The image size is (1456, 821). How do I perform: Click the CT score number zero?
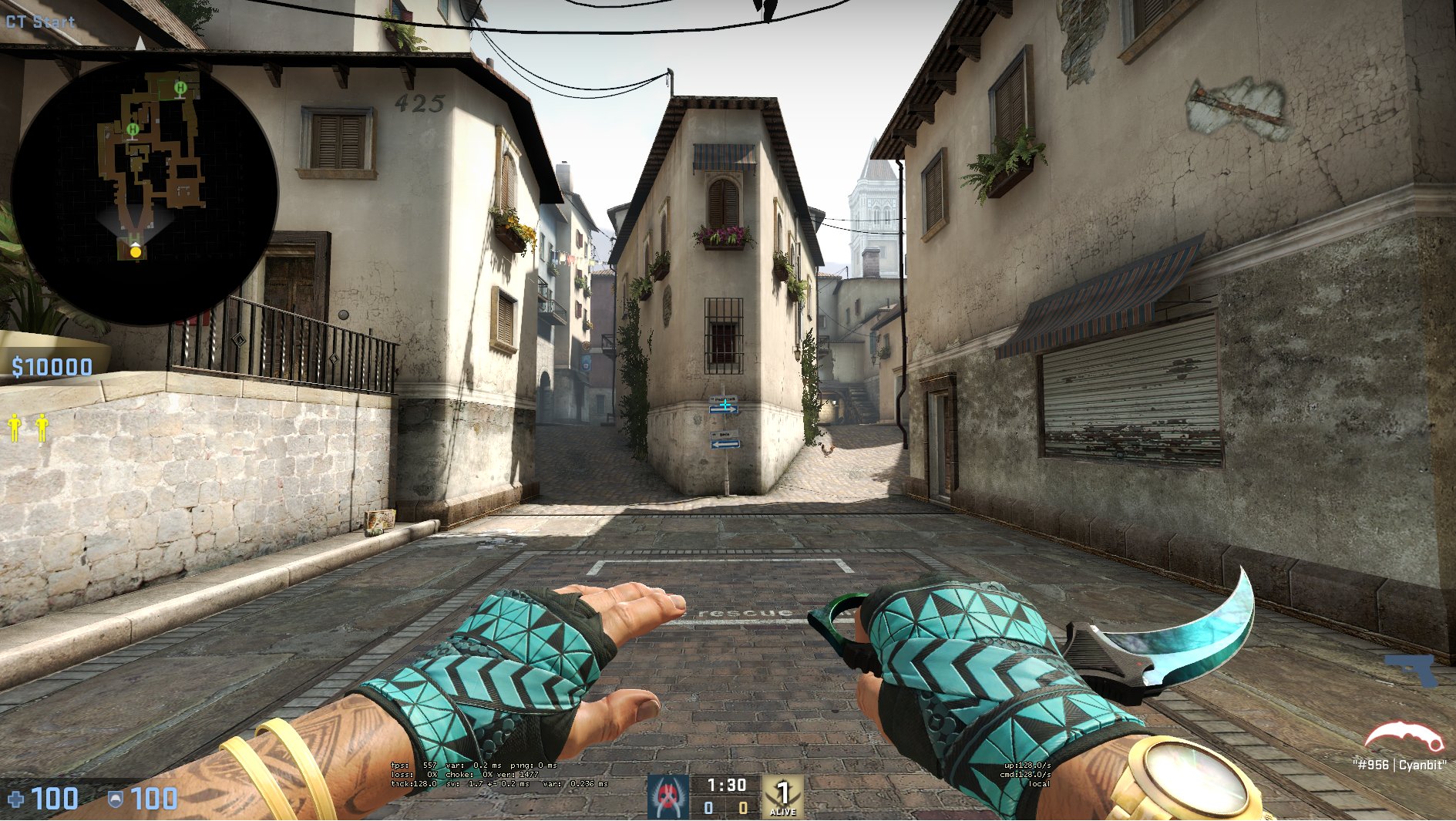click(x=708, y=809)
